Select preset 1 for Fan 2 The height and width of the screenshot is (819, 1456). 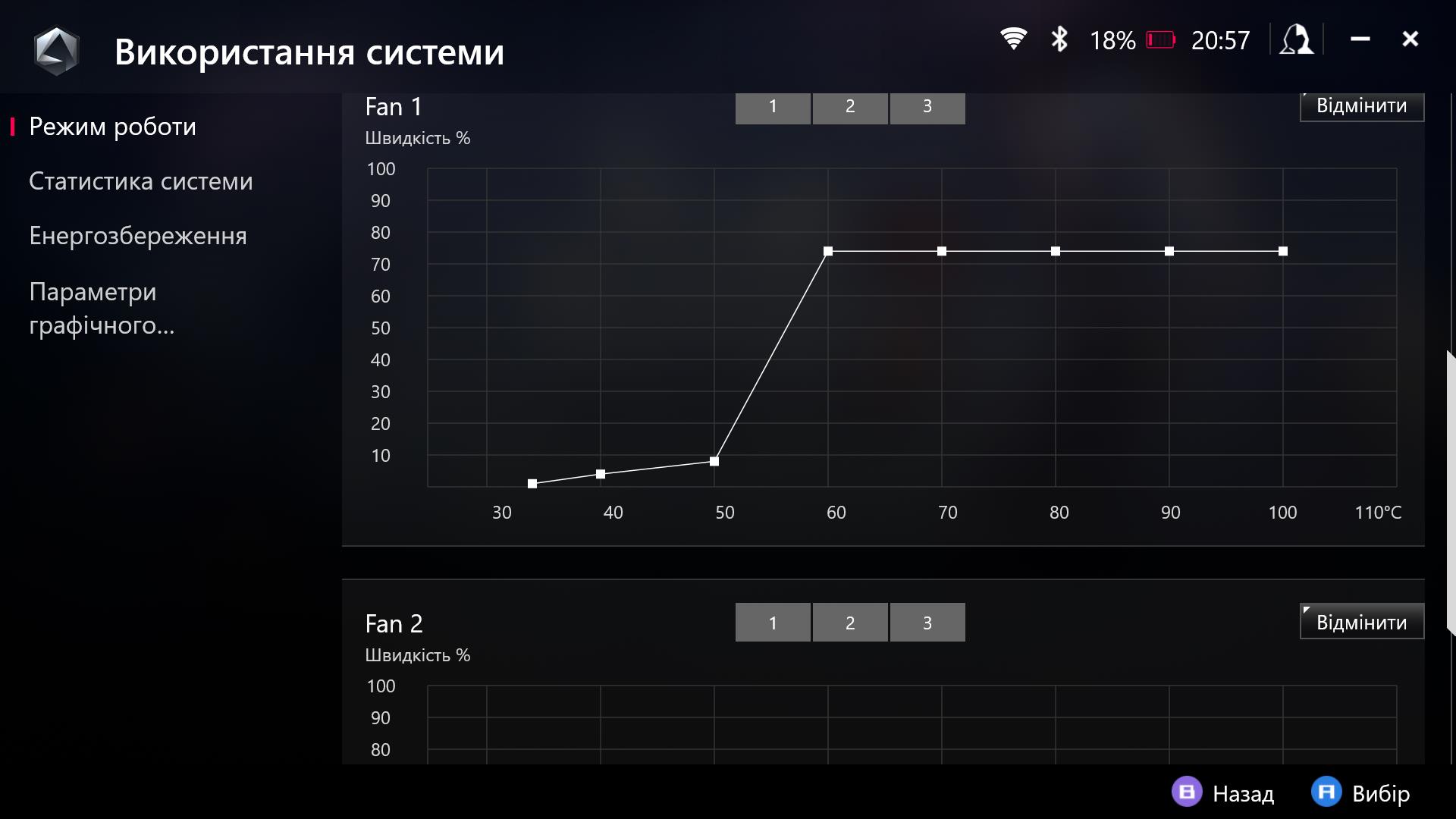[x=773, y=623]
